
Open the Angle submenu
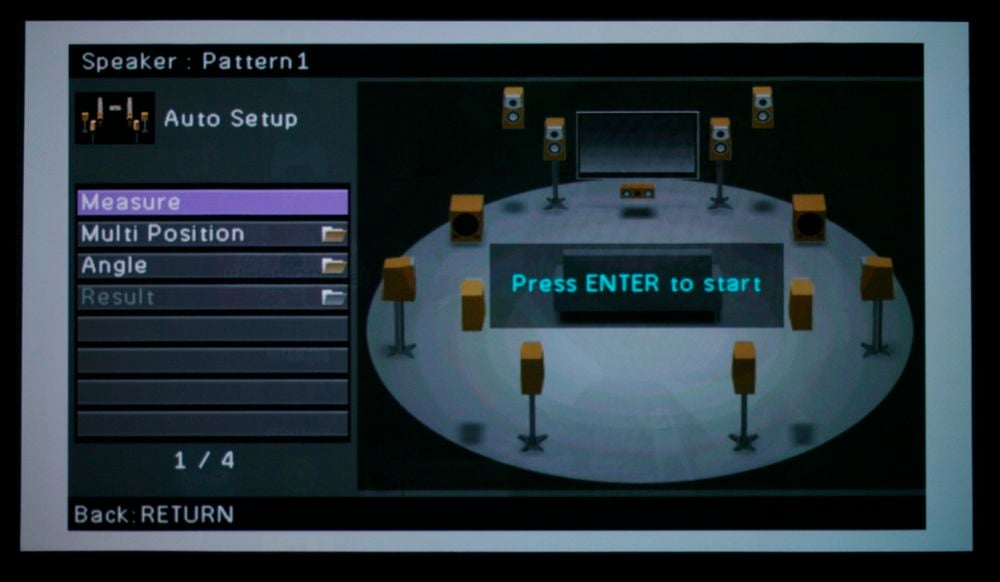212,266
